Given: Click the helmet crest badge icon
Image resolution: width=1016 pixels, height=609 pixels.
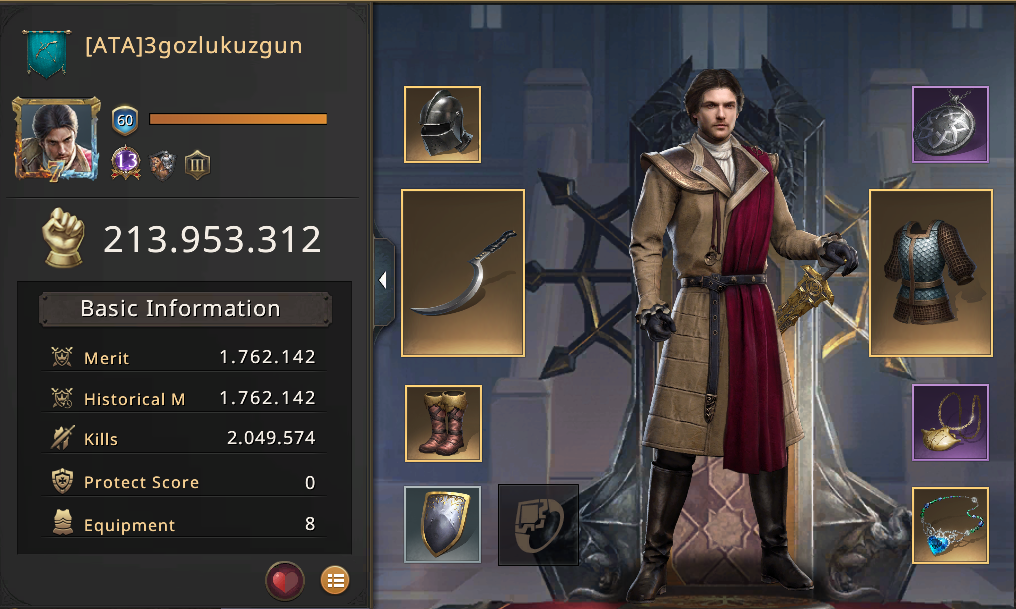Looking at the screenshot, I should pyautogui.click(x=162, y=164).
